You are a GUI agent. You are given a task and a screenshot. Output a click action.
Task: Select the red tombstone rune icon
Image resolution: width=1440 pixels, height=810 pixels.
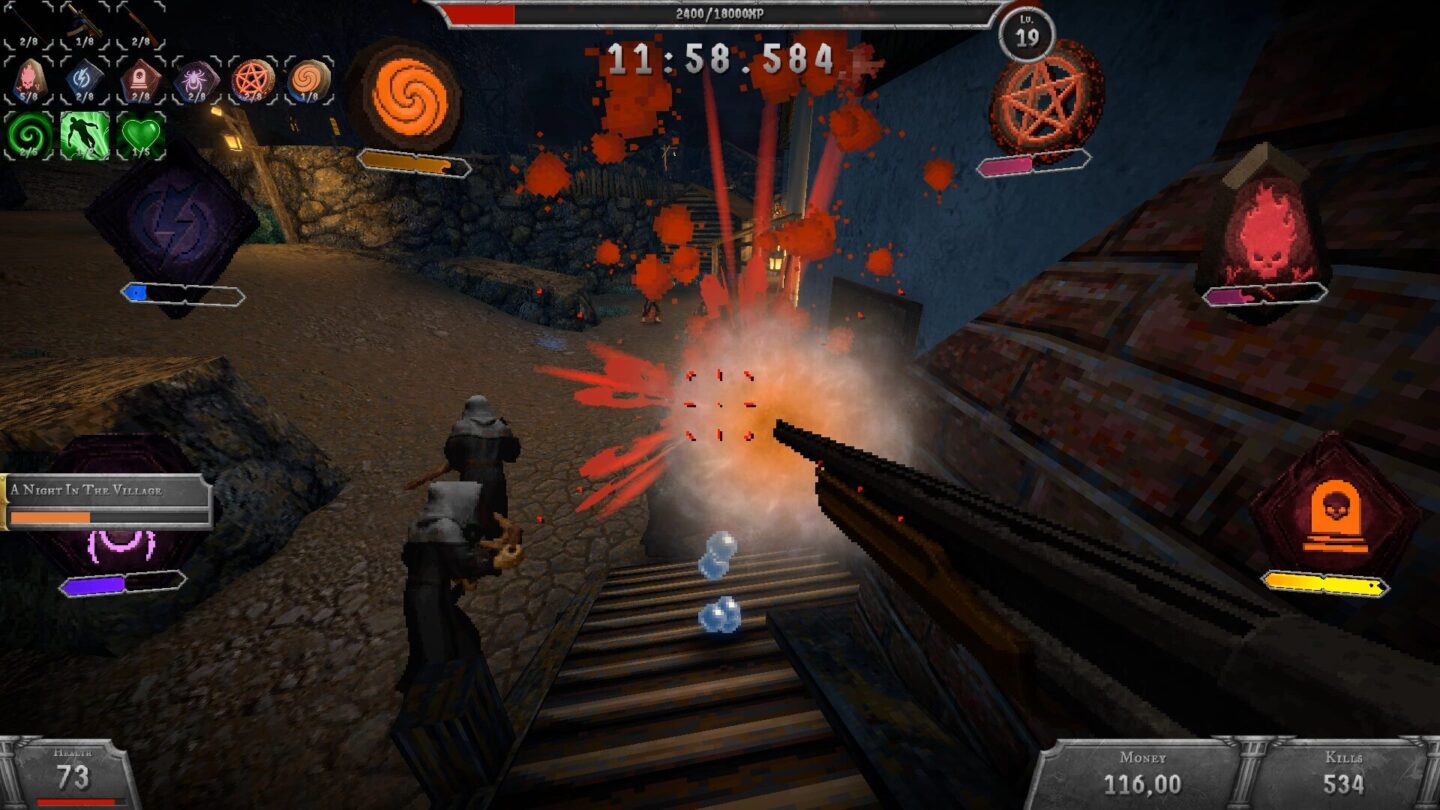click(140, 77)
